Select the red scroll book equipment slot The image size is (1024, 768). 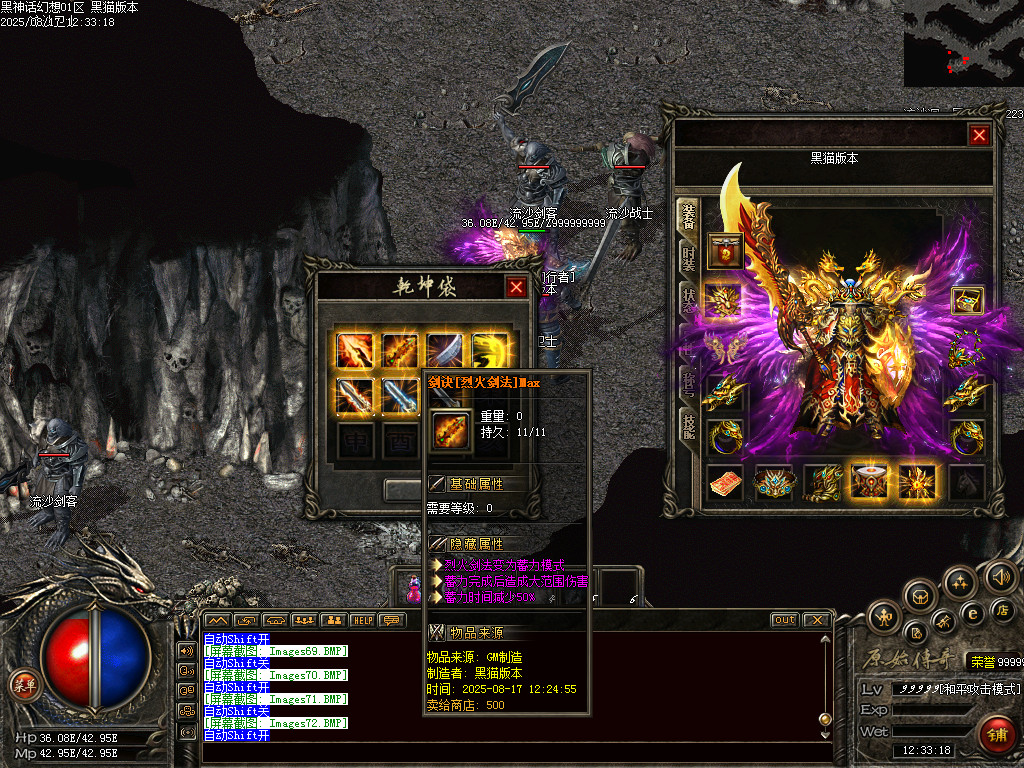[x=726, y=483]
